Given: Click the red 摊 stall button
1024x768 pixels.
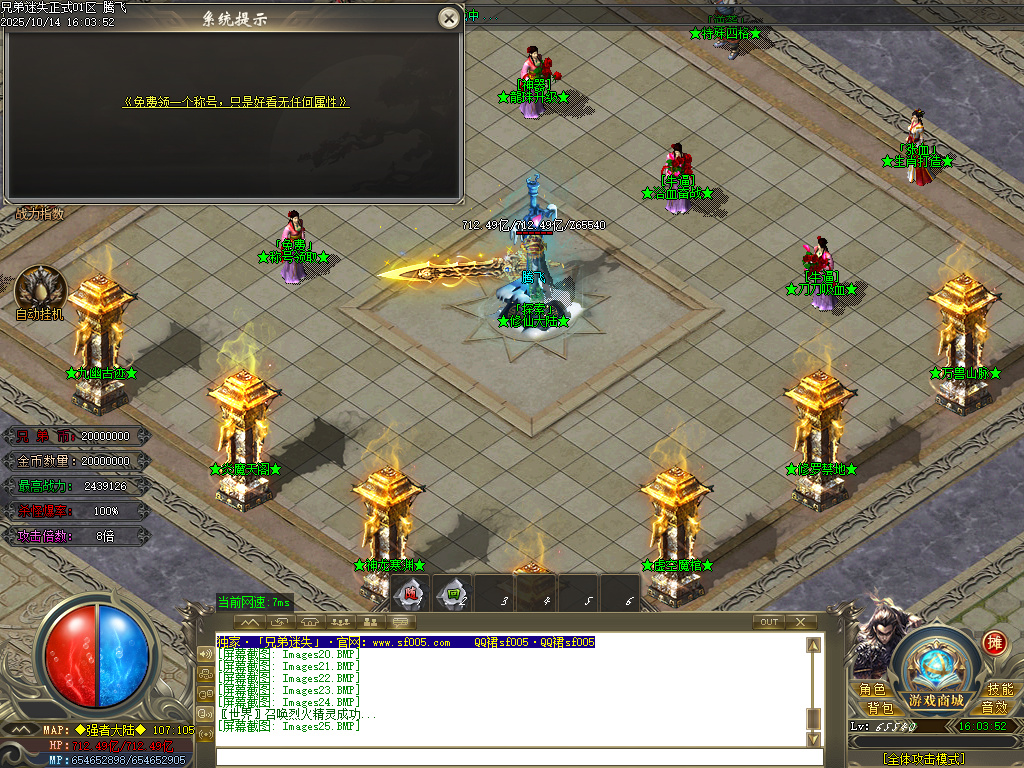Looking at the screenshot, I should pyautogui.click(x=993, y=642).
